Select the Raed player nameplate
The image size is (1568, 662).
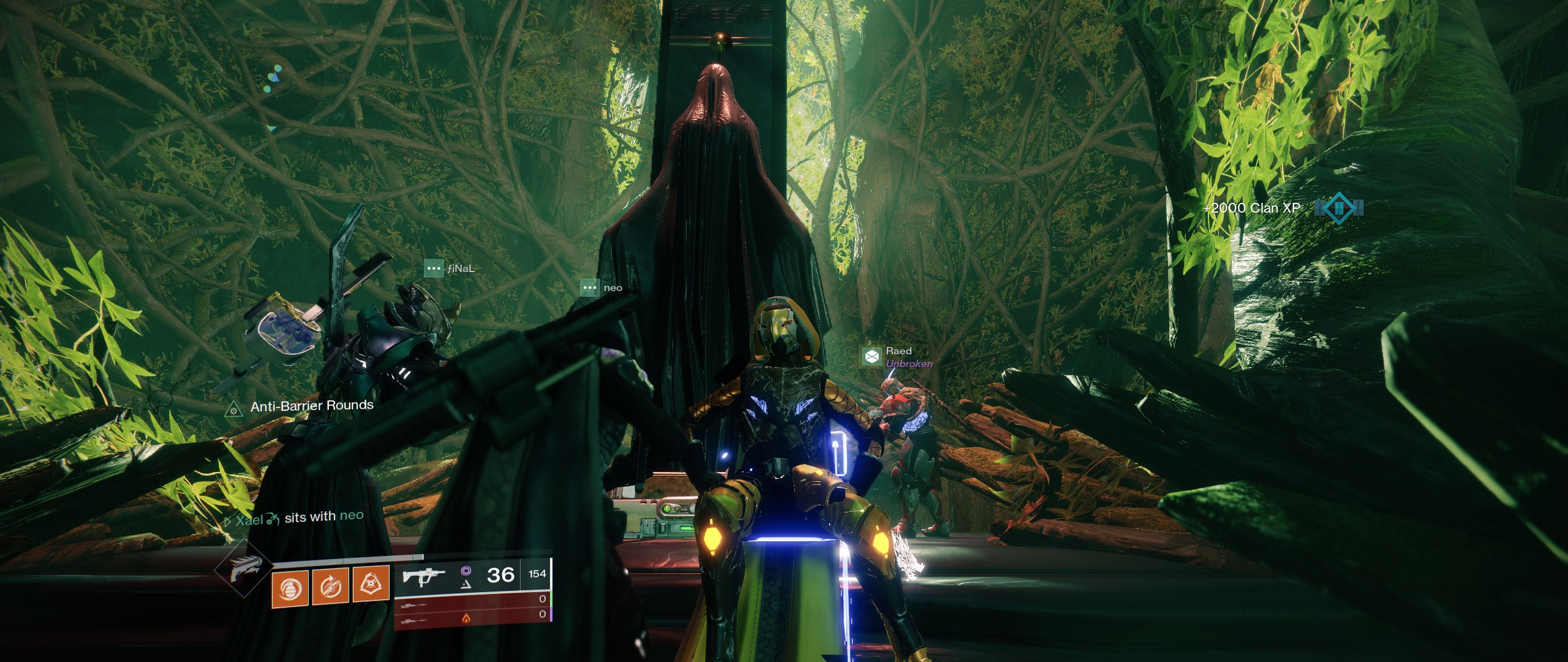pos(898,351)
